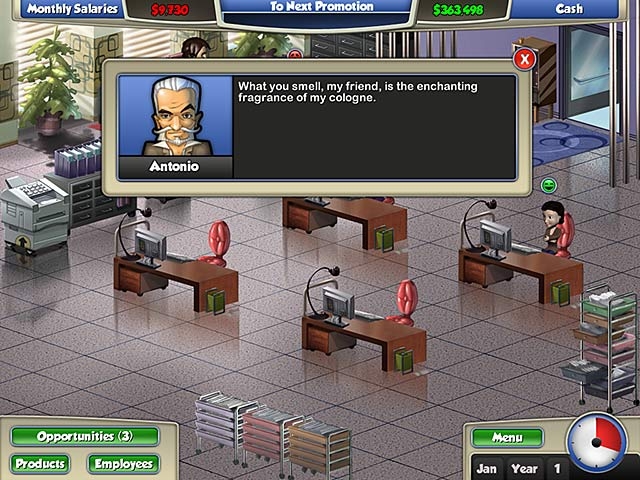
Task: Close Antonio's dialogue box
Action: tap(525, 59)
